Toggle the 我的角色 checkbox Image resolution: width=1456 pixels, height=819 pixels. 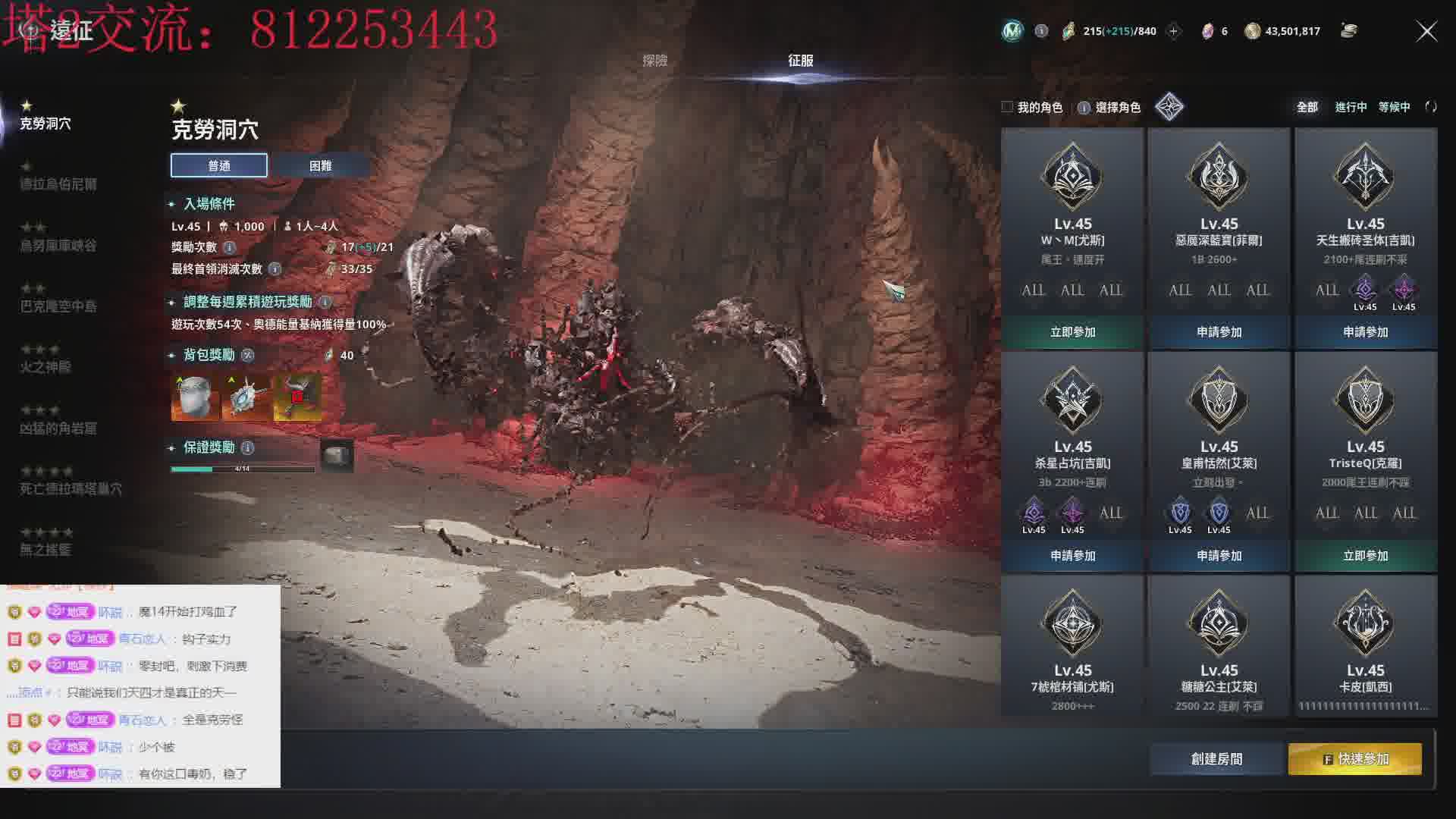[1007, 107]
